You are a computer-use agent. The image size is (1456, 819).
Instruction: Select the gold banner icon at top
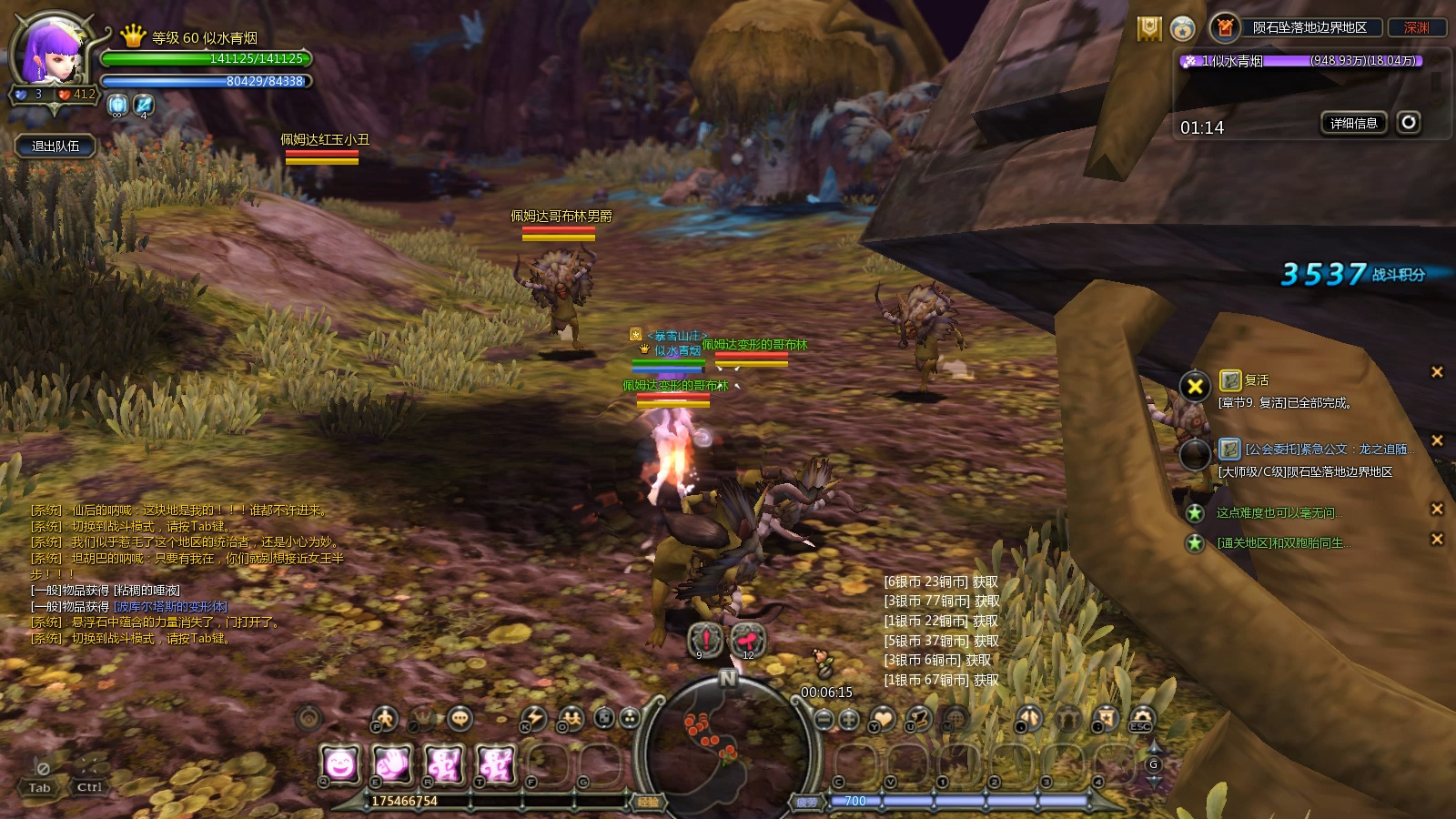click(x=1149, y=29)
